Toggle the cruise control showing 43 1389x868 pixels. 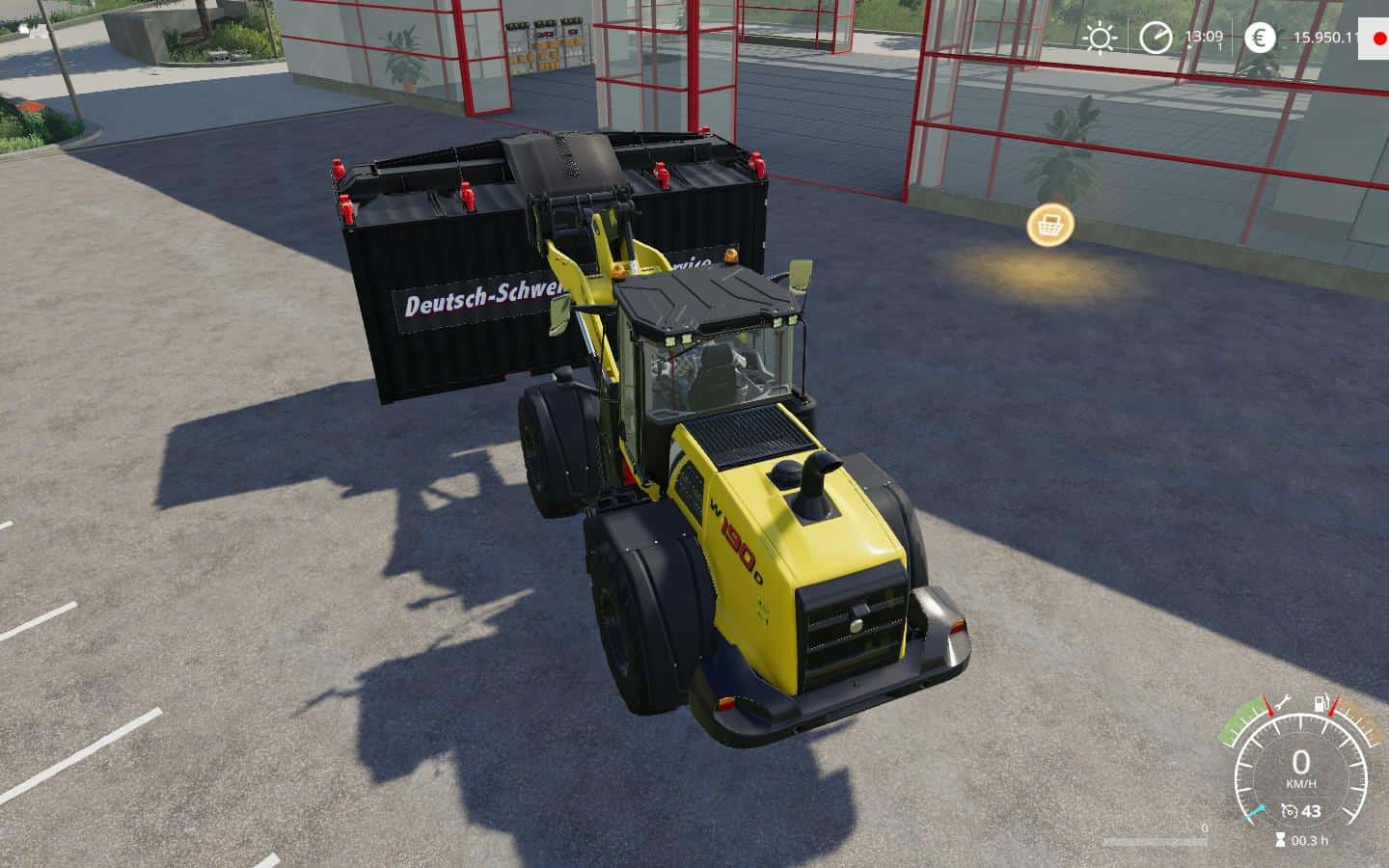pyautogui.click(x=1310, y=810)
